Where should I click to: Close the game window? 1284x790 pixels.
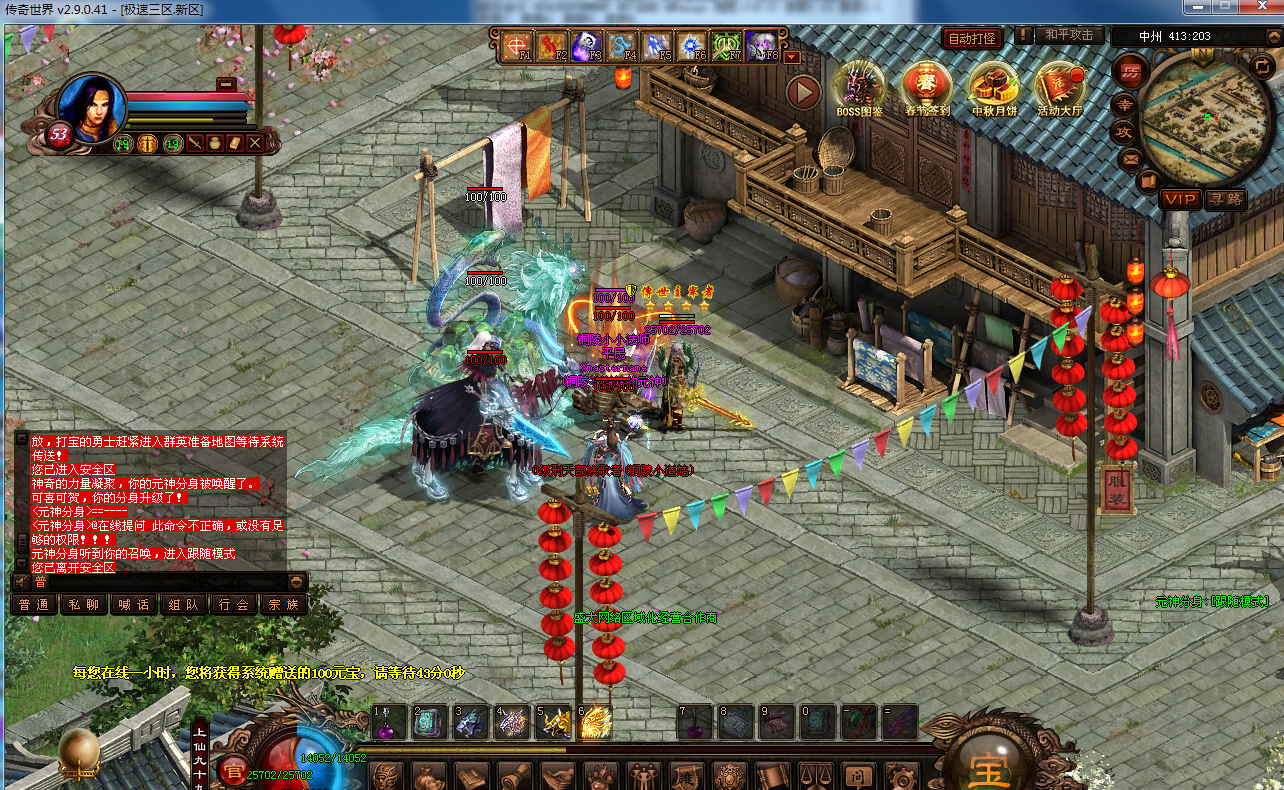[1259, 7]
